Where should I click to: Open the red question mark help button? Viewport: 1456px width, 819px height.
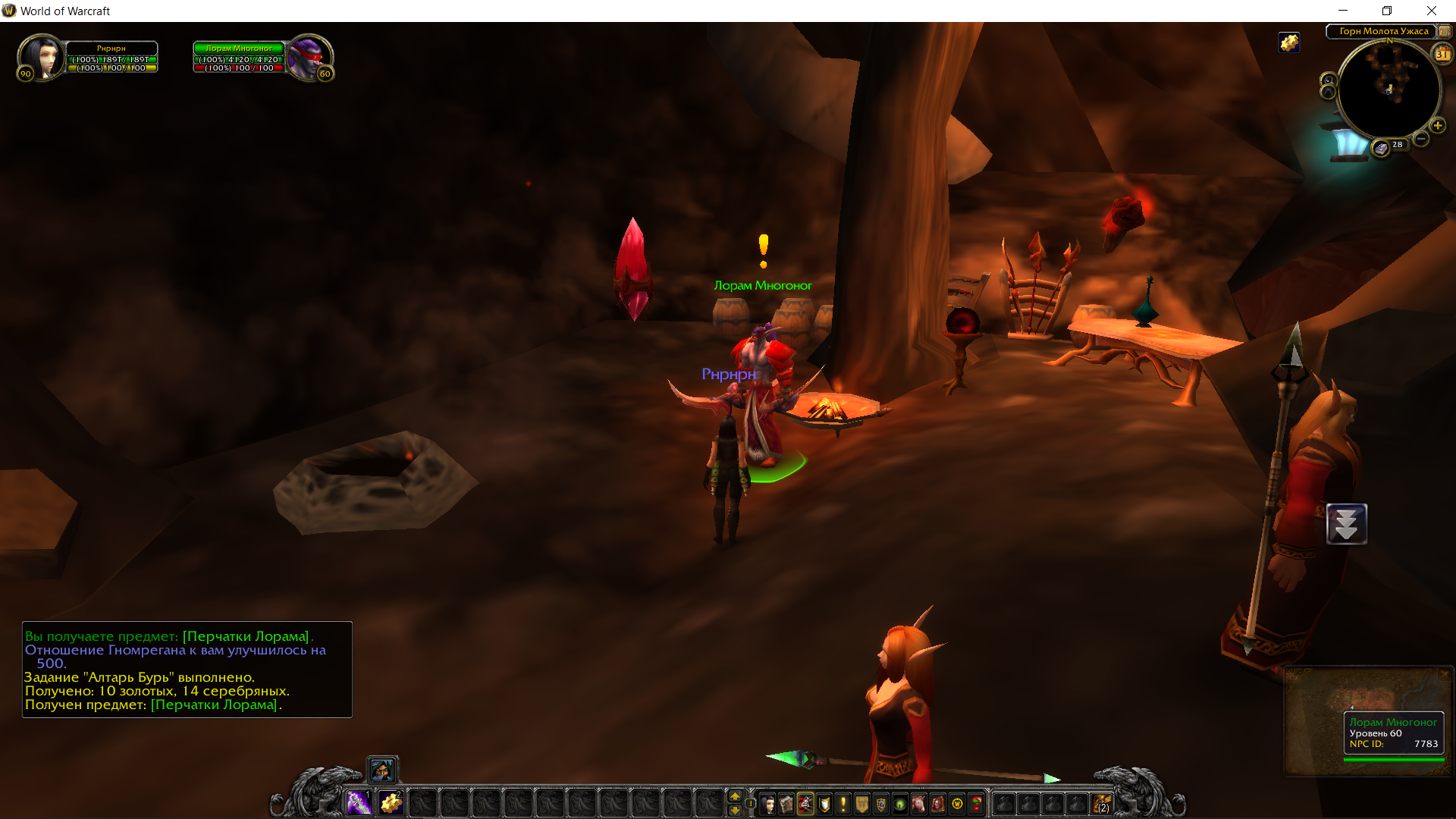[976, 803]
